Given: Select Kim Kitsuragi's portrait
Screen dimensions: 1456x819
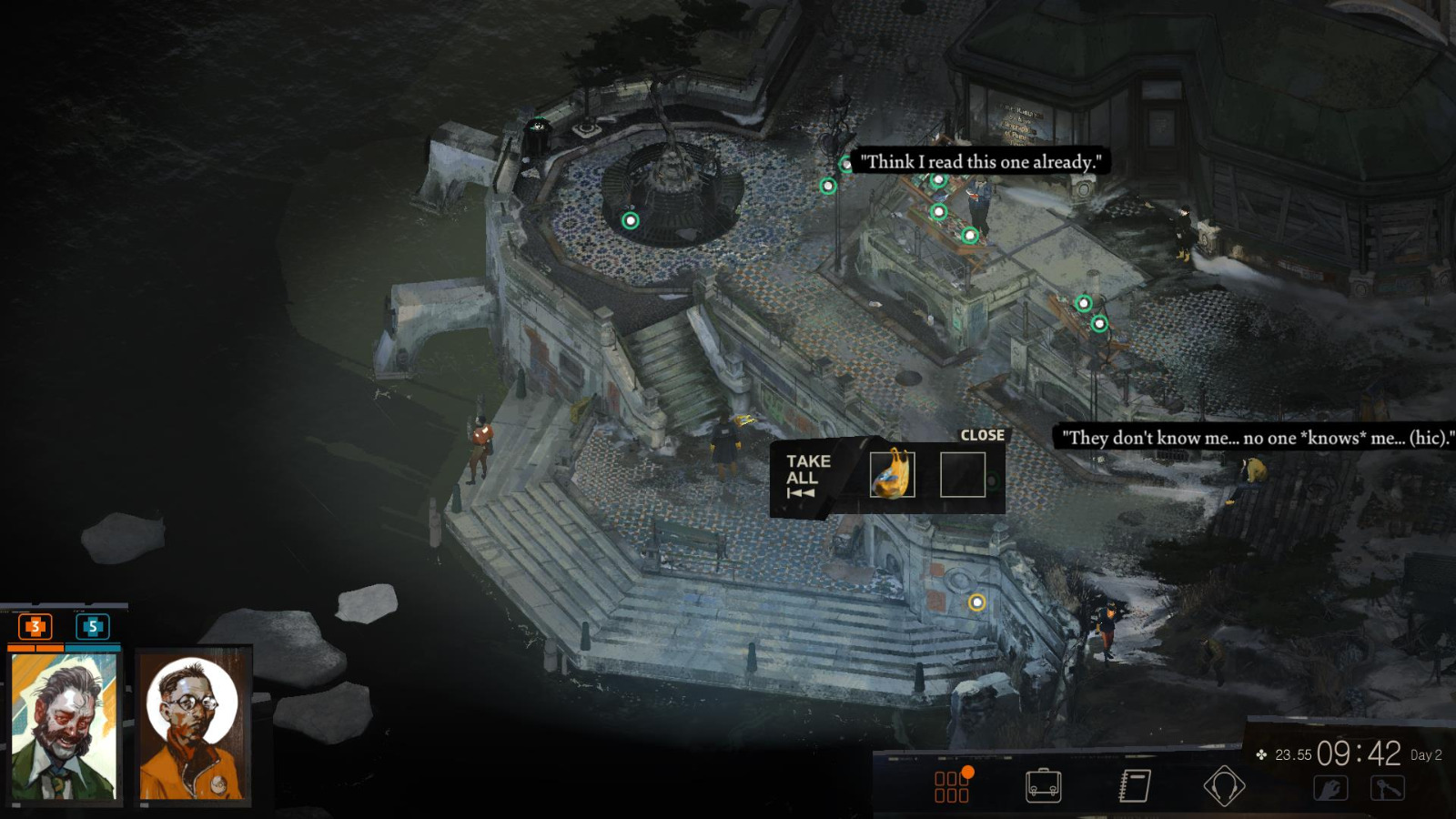Looking at the screenshot, I should [192, 724].
